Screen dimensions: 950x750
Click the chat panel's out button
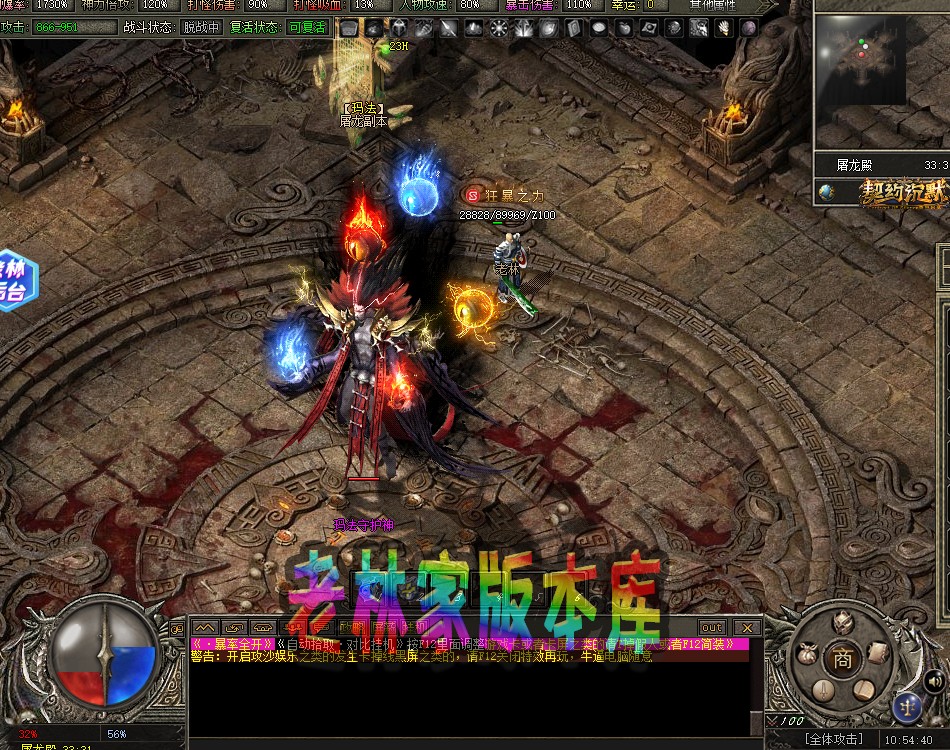pos(712,627)
